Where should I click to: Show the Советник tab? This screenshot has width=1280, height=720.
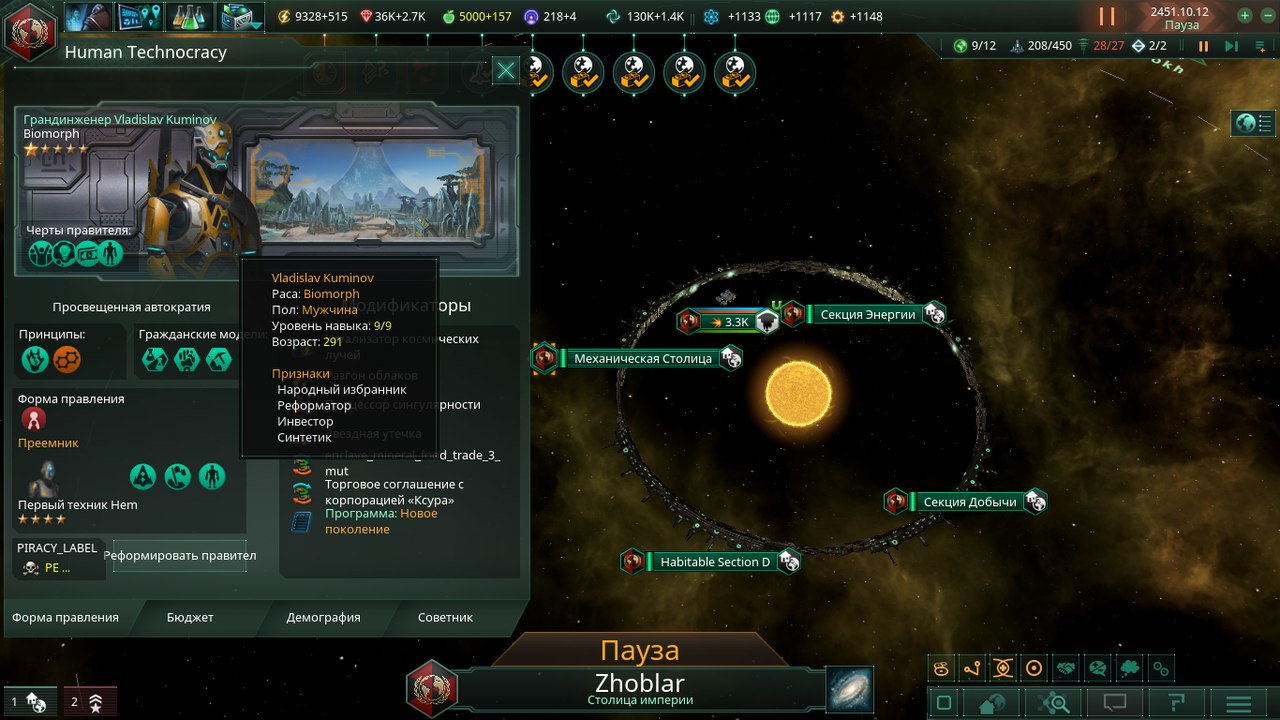(x=445, y=617)
